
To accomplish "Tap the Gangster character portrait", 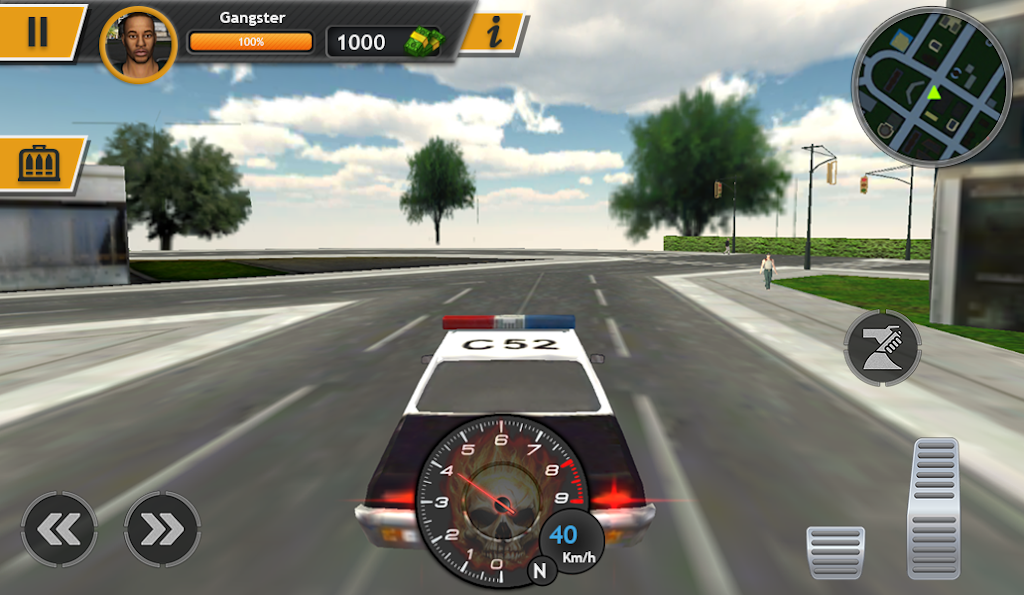I will [139, 45].
